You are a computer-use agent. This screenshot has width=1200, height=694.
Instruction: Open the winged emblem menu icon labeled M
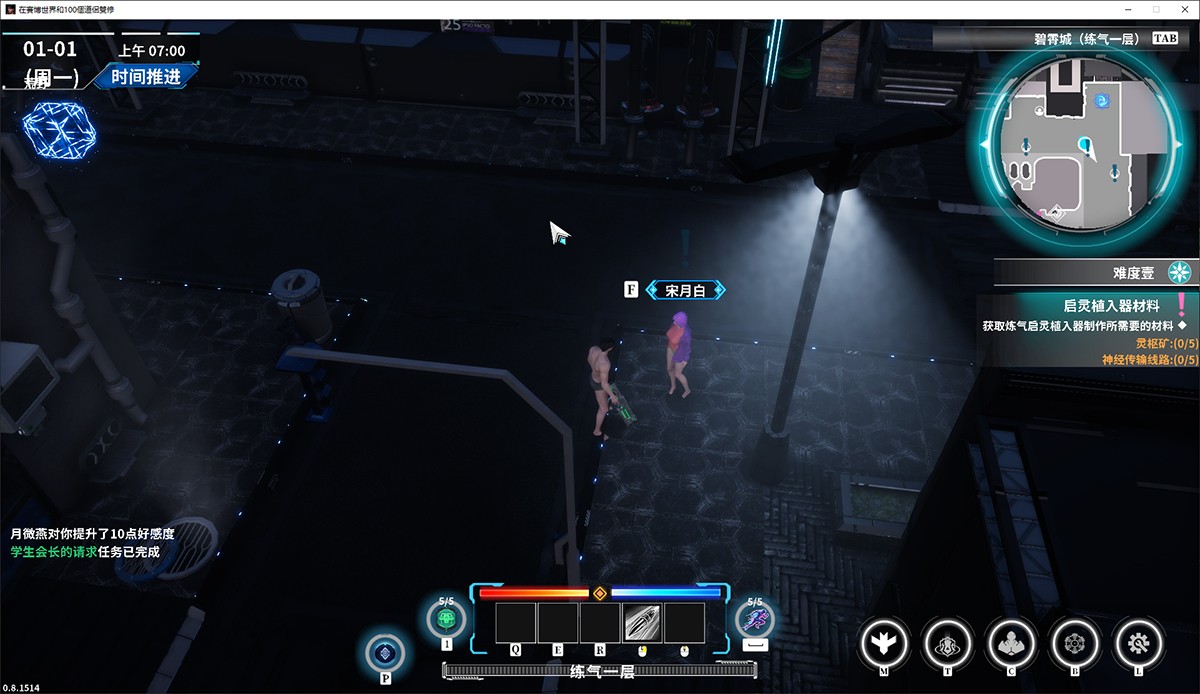point(884,640)
